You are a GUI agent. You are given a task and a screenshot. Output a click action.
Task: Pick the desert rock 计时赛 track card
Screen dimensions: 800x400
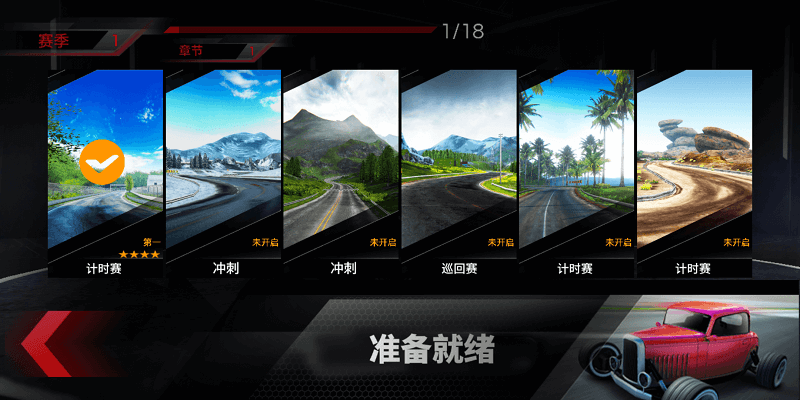pyautogui.click(x=693, y=172)
